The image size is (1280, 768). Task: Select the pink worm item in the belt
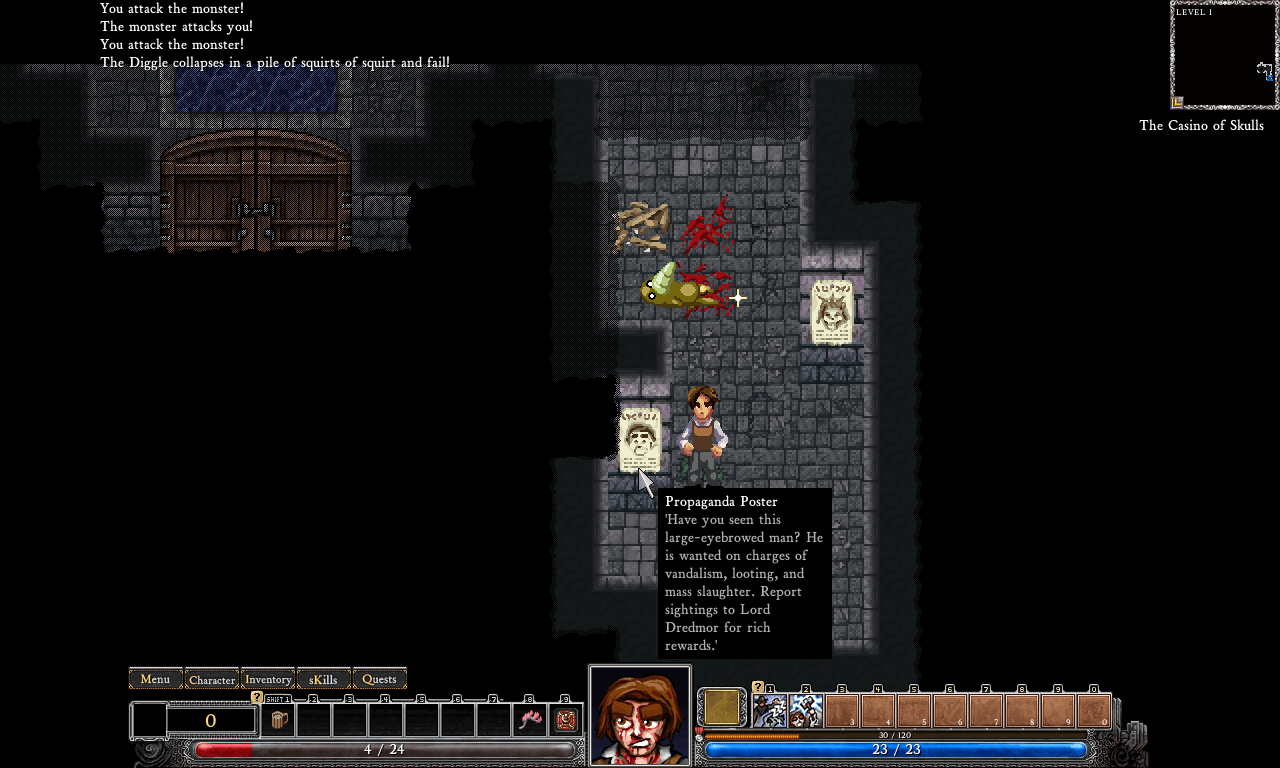[530, 720]
